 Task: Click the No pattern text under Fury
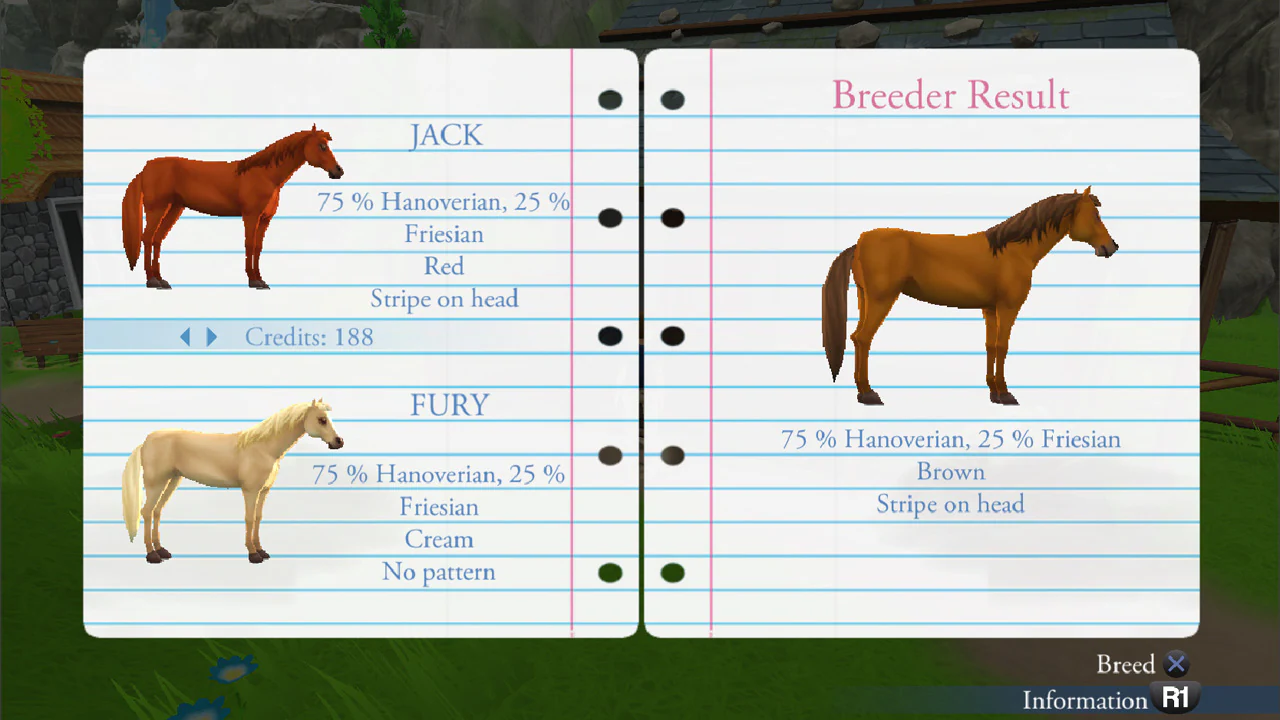click(439, 571)
